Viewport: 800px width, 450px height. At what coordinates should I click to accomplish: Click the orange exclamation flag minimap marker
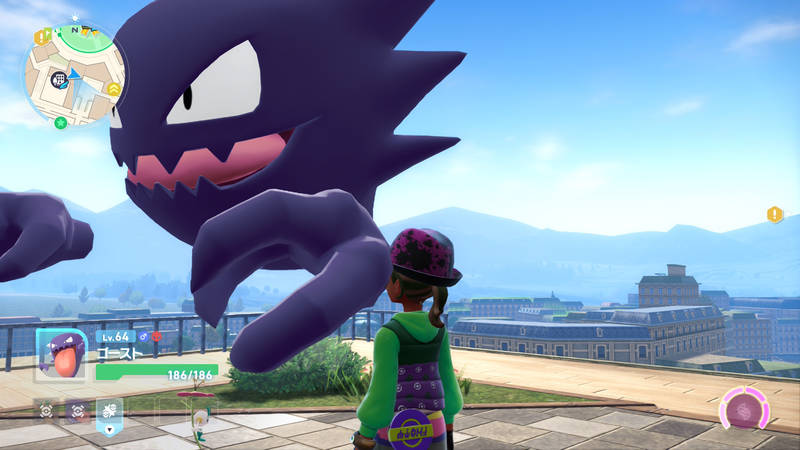42,36
